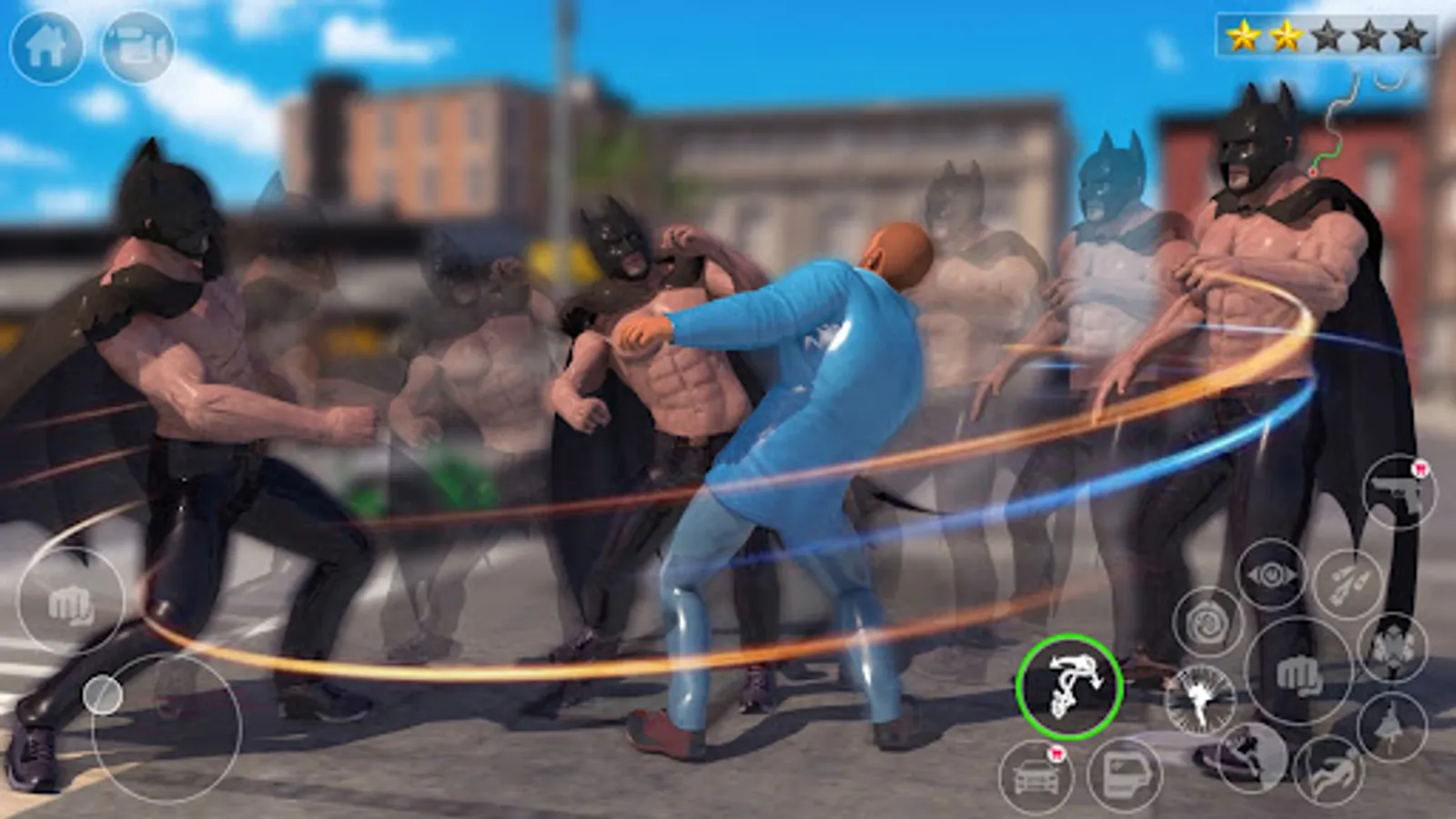Toggle the eye vision mode button
This screenshot has height=819, width=1456.
[x=1269, y=575]
